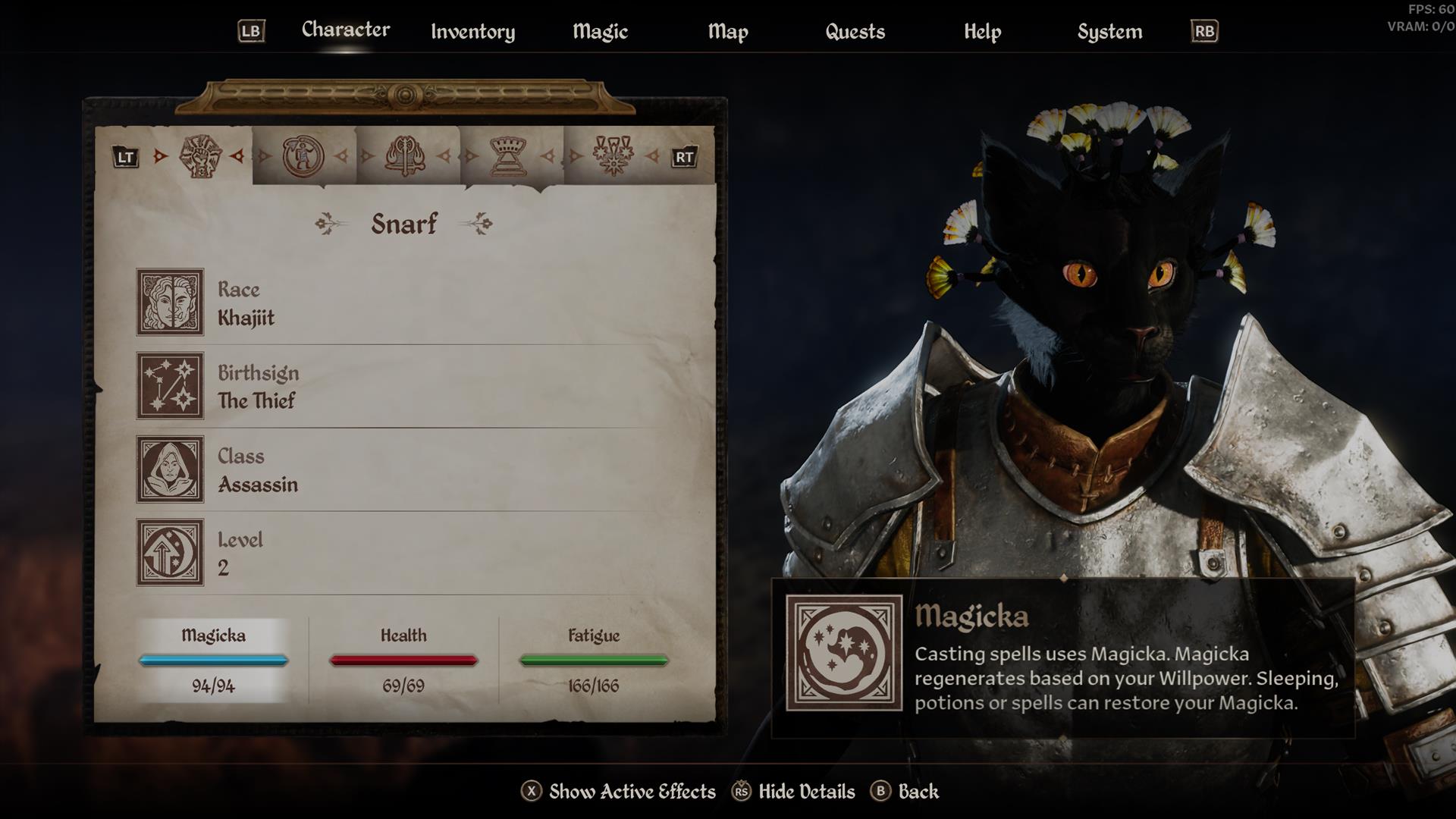Open the Magic tab
Image resolution: width=1456 pixels, height=819 pixels.
(600, 32)
